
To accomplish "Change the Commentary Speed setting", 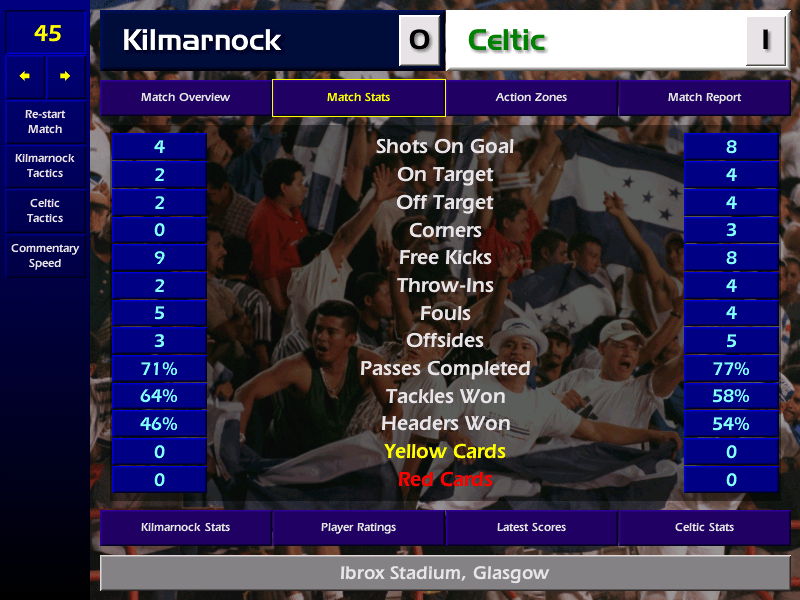I will (x=45, y=256).
